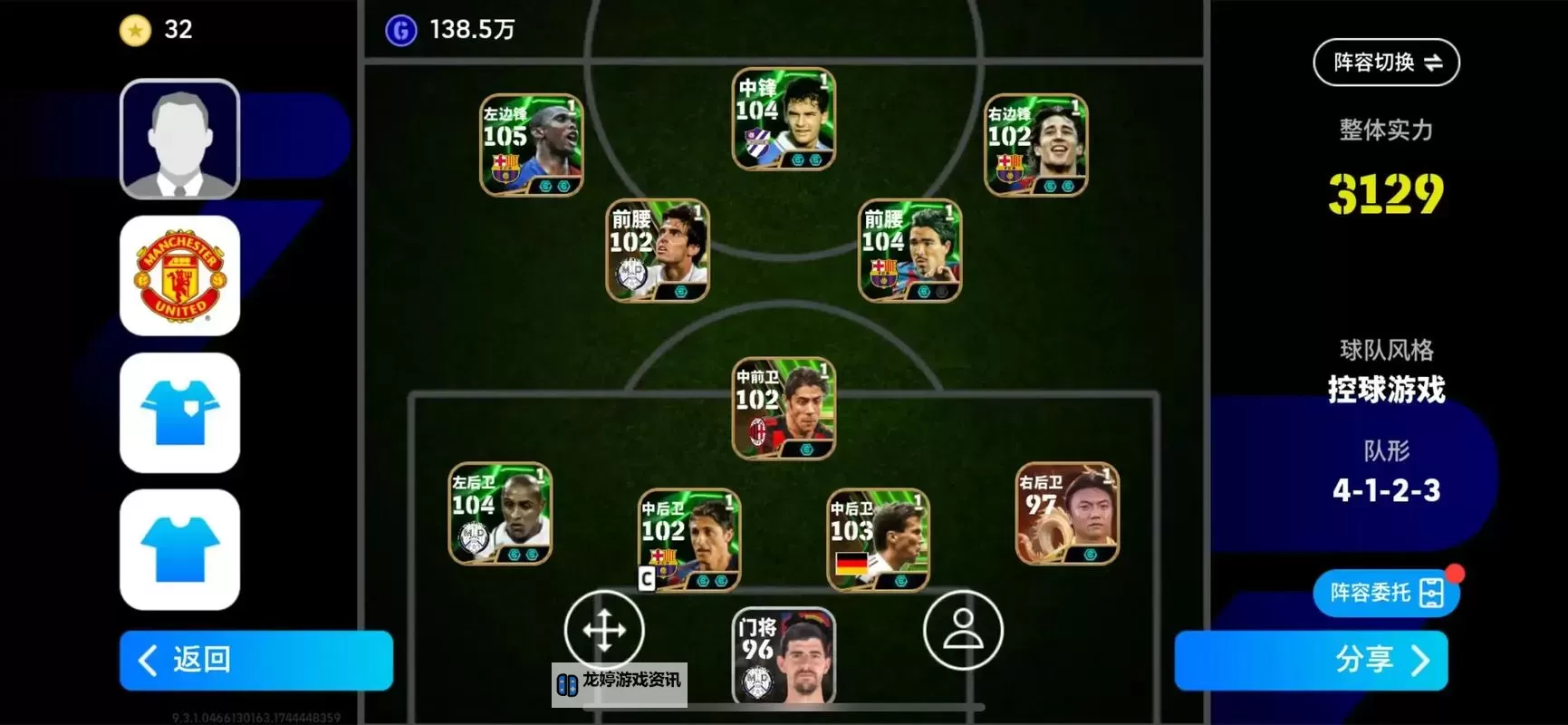Select the Manchester United club badge
This screenshot has height=725, width=1568.
point(179,275)
